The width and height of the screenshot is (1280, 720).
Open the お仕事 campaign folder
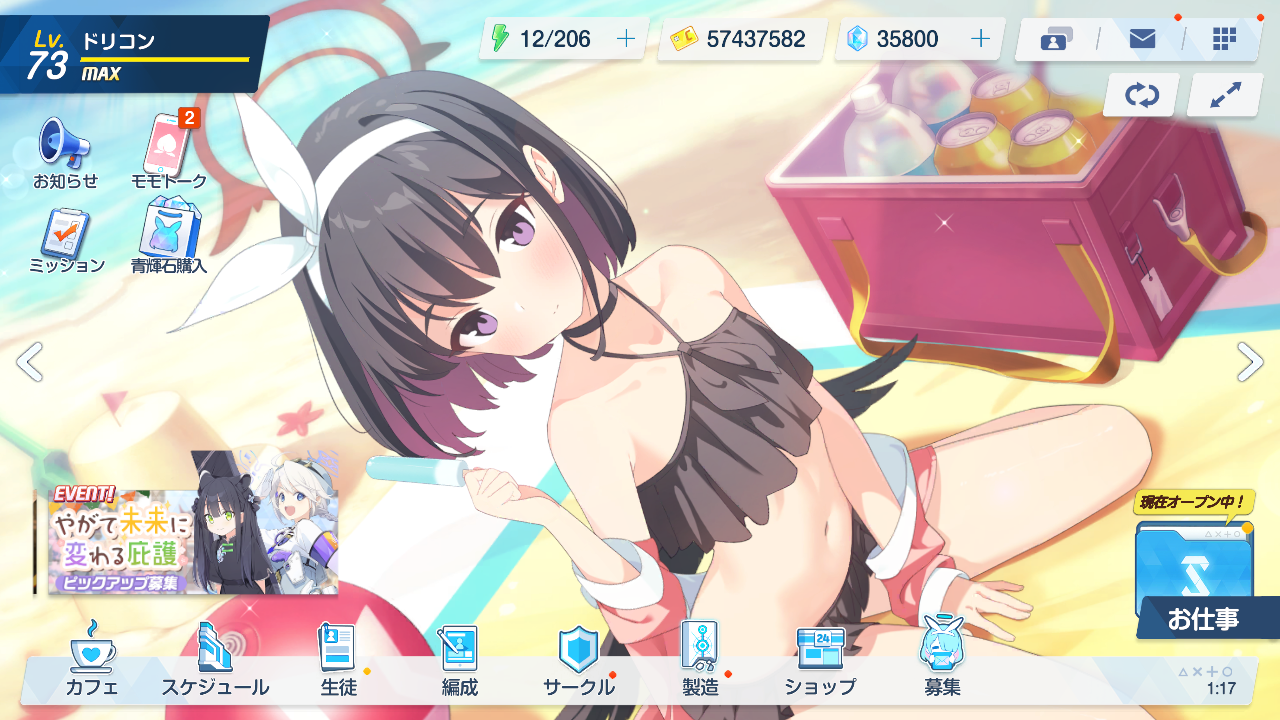click(x=1196, y=580)
